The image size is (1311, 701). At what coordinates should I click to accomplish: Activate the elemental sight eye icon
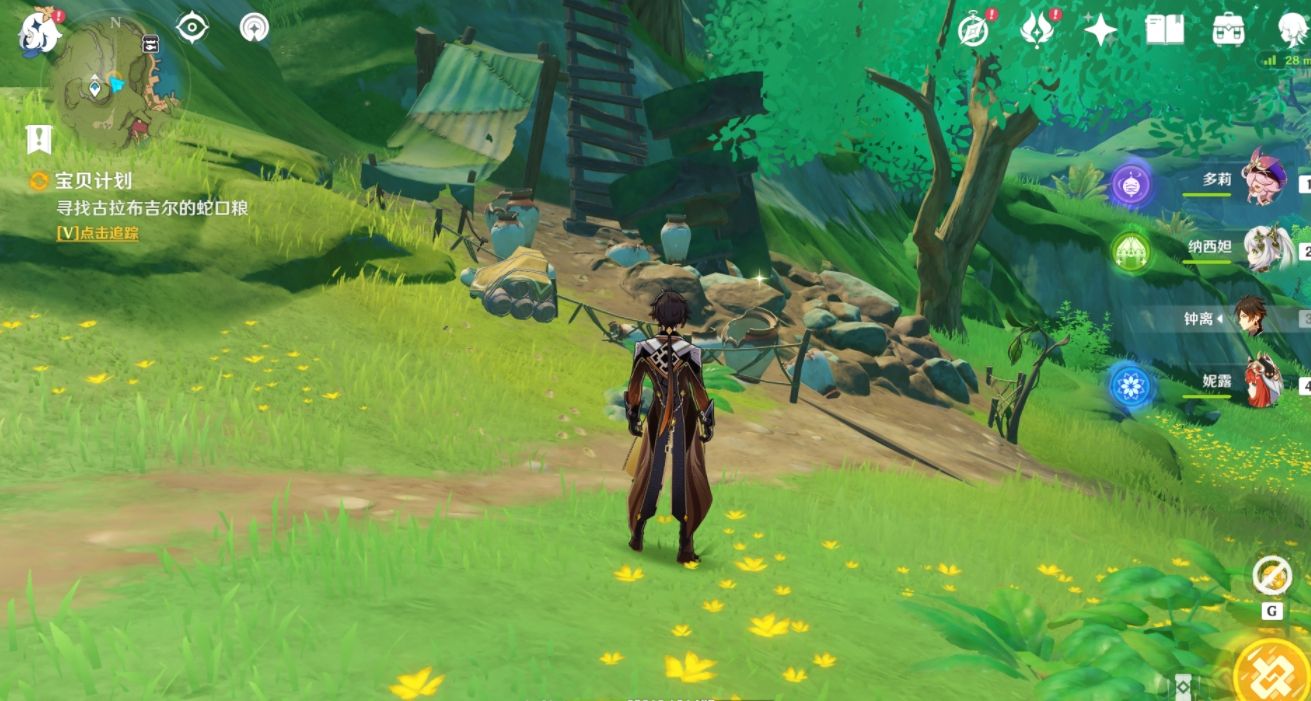point(192,27)
